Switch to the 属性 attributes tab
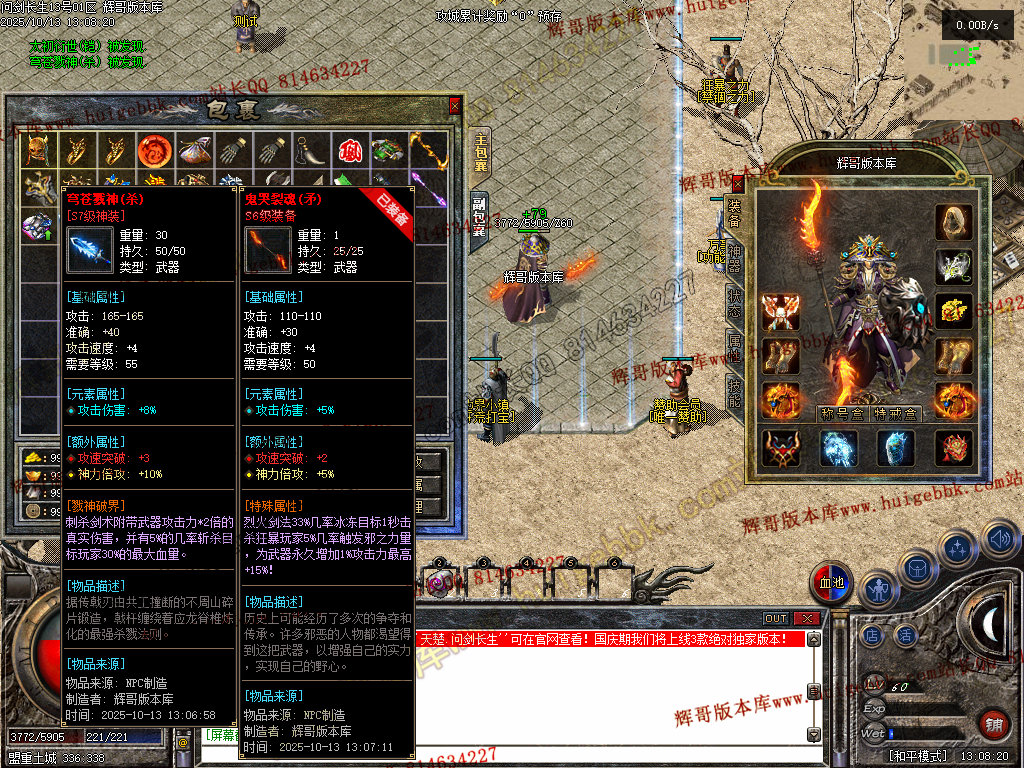Image resolution: width=1024 pixels, height=768 pixels. (734, 350)
